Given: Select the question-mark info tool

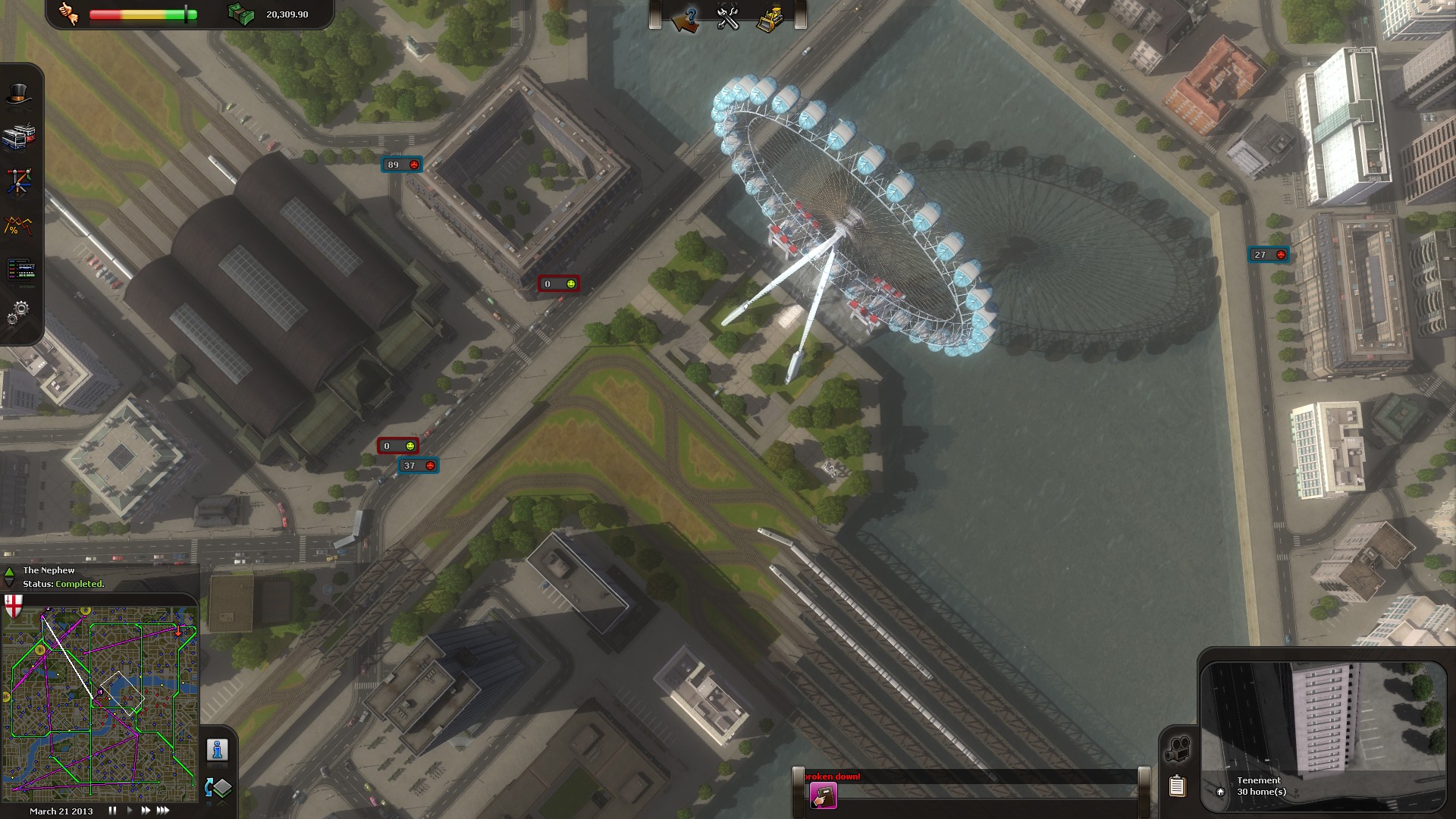Looking at the screenshot, I should [692, 17].
